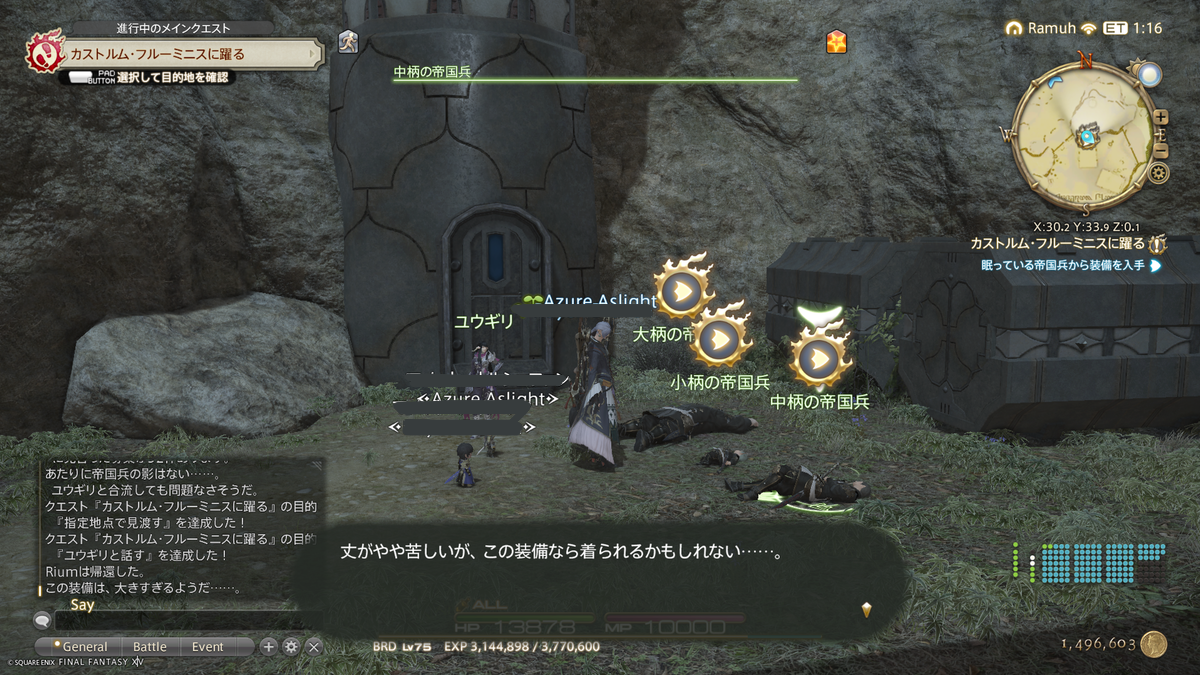Close the chat log with X button
The image size is (1200, 675).
tap(313, 647)
